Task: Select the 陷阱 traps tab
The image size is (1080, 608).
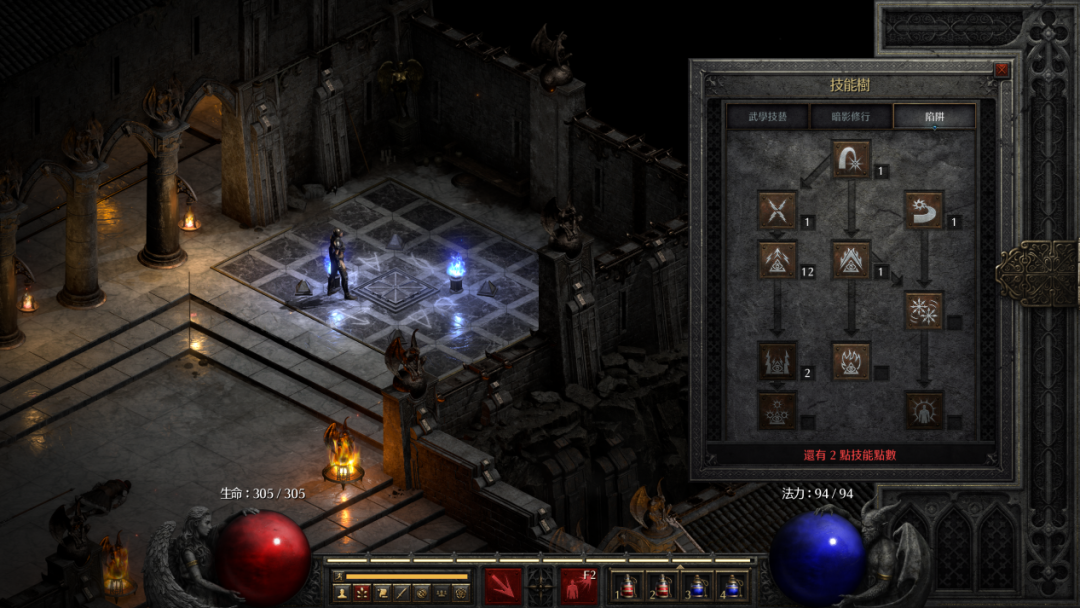Action: point(934,117)
